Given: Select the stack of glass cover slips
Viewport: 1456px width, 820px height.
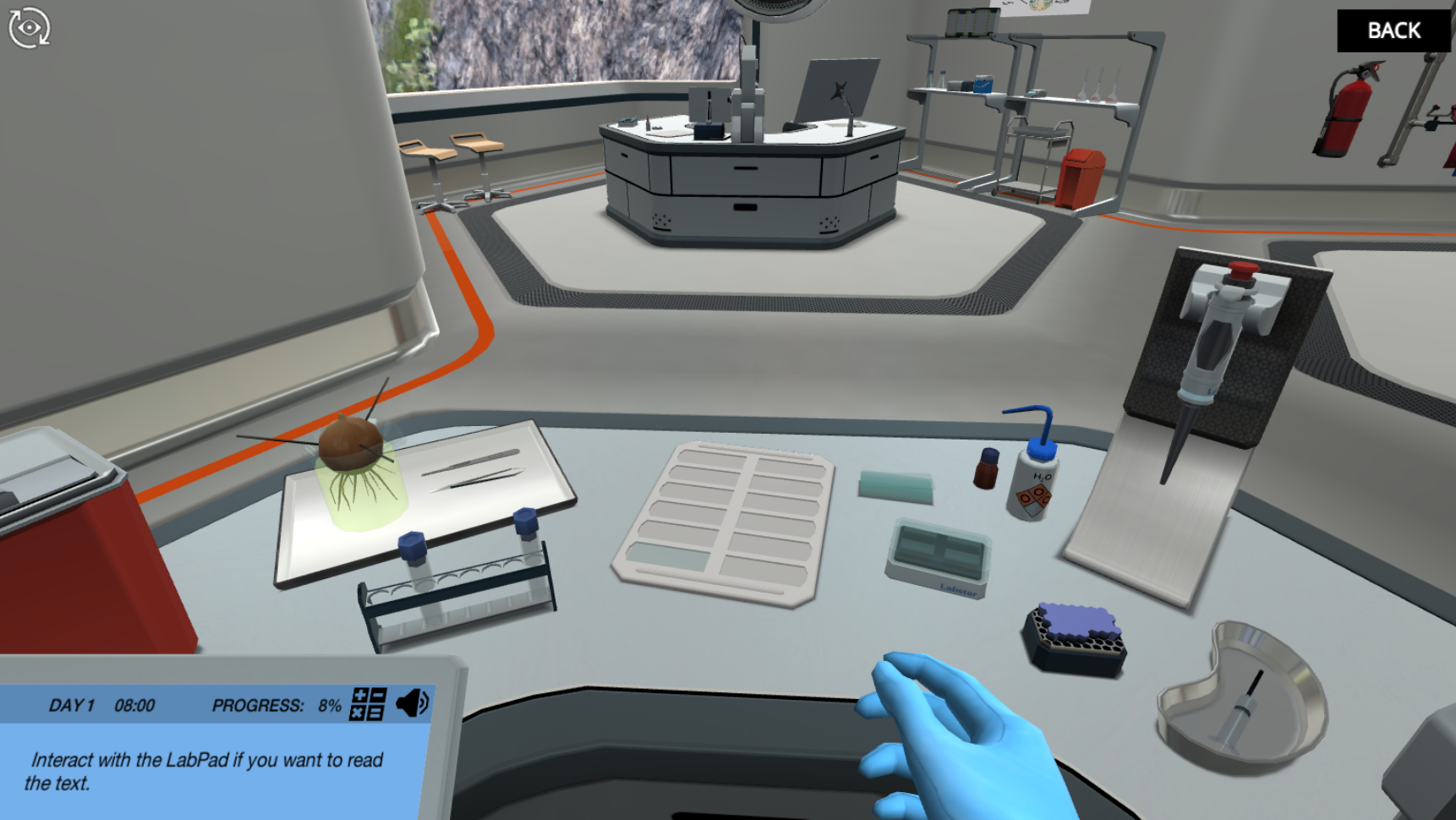Looking at the screenshot, I should point(896,484).
